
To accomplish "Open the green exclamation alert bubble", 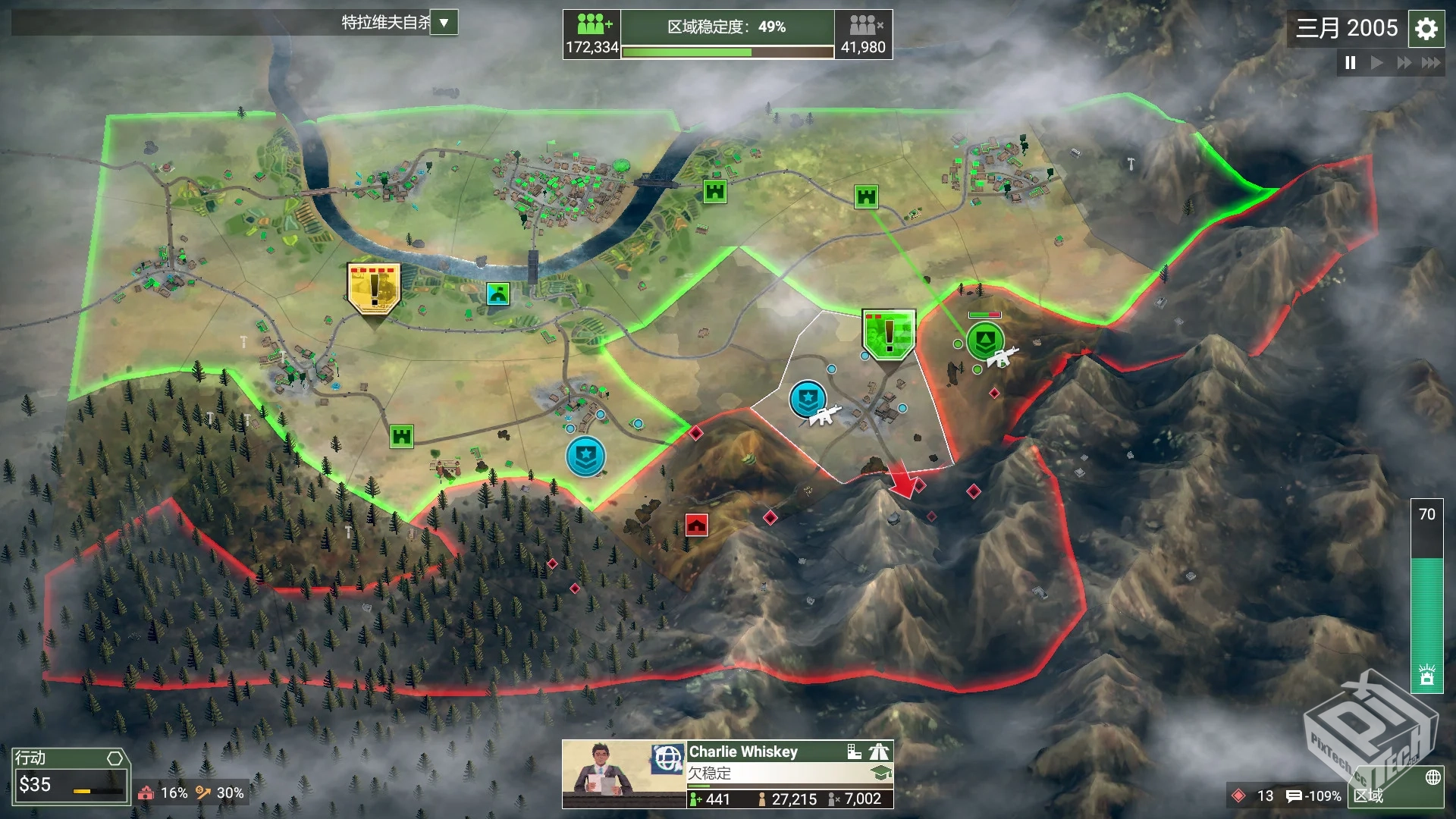I will [x=888, y=333].
